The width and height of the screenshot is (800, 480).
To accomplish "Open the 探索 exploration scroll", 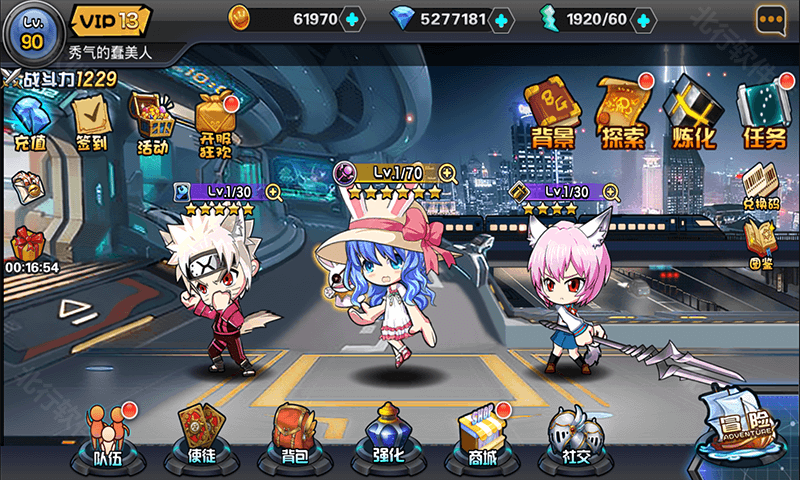I will coord(621,112).
